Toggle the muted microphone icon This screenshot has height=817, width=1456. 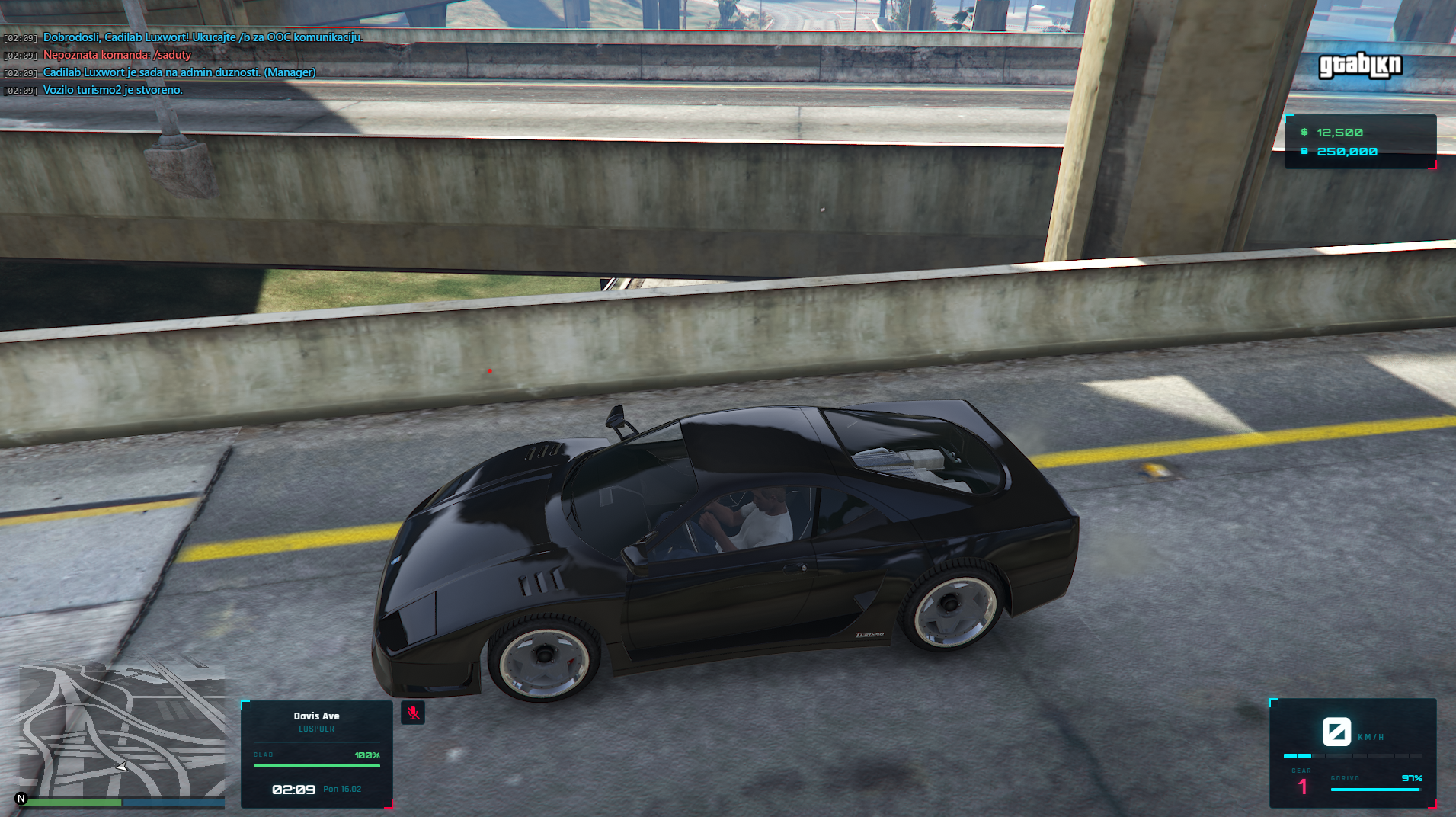pos(413,713)
